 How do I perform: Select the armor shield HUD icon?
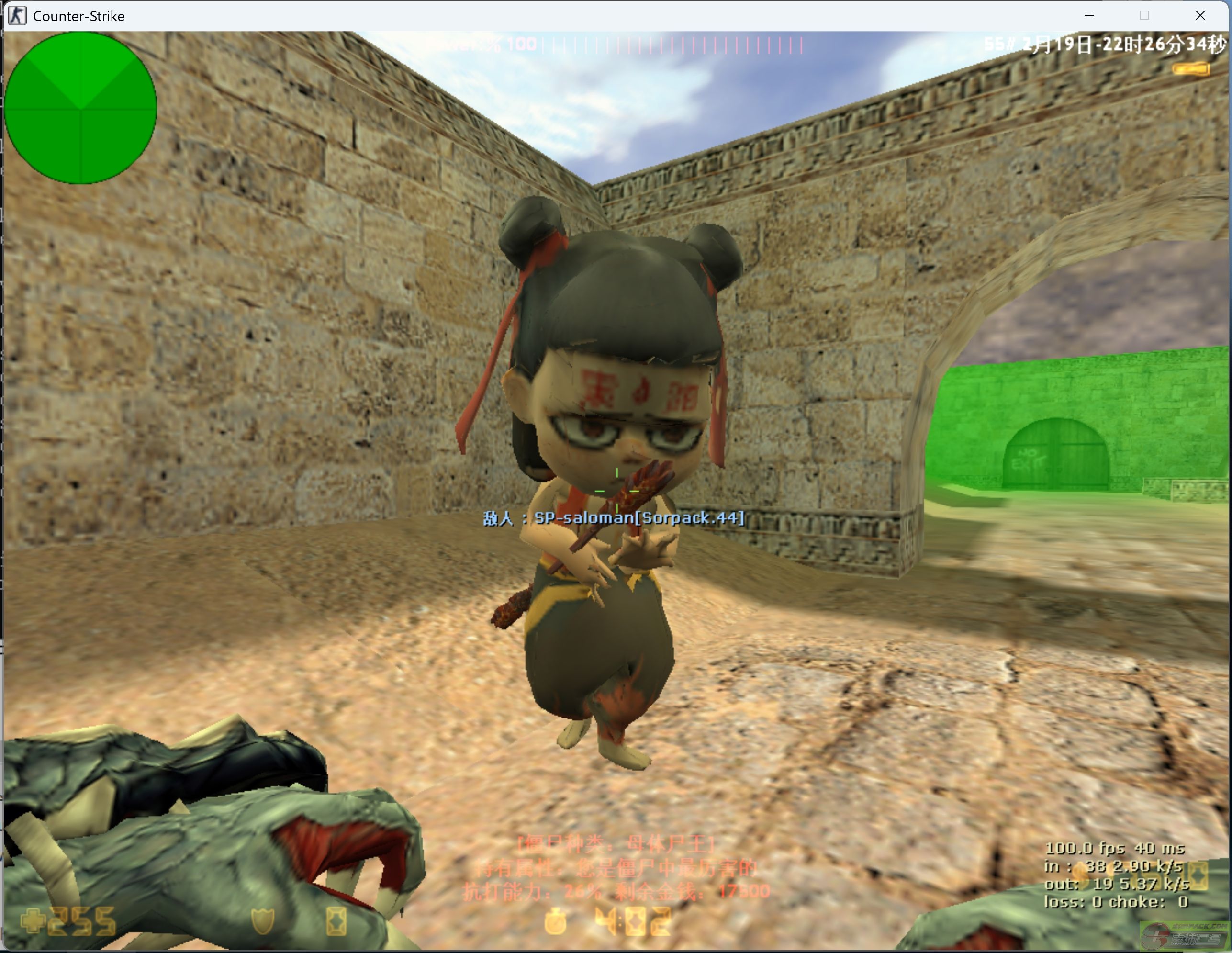click(263, 921)
